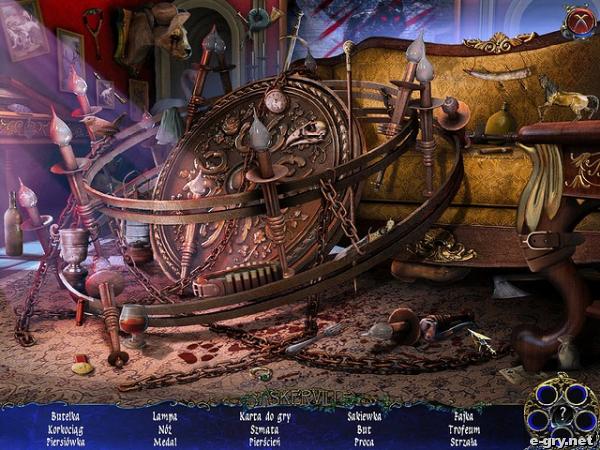This screenshot has height=450, width=600.
Task: Click the Trofeum list entry
Action: click(463, 427)
